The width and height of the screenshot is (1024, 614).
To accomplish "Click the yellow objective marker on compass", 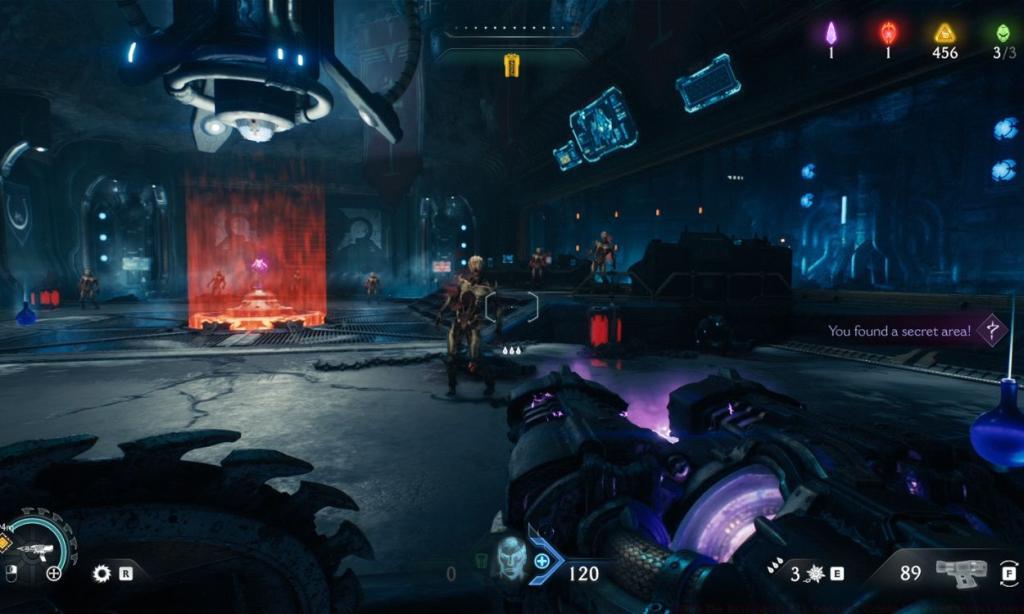I will [512, 65].
